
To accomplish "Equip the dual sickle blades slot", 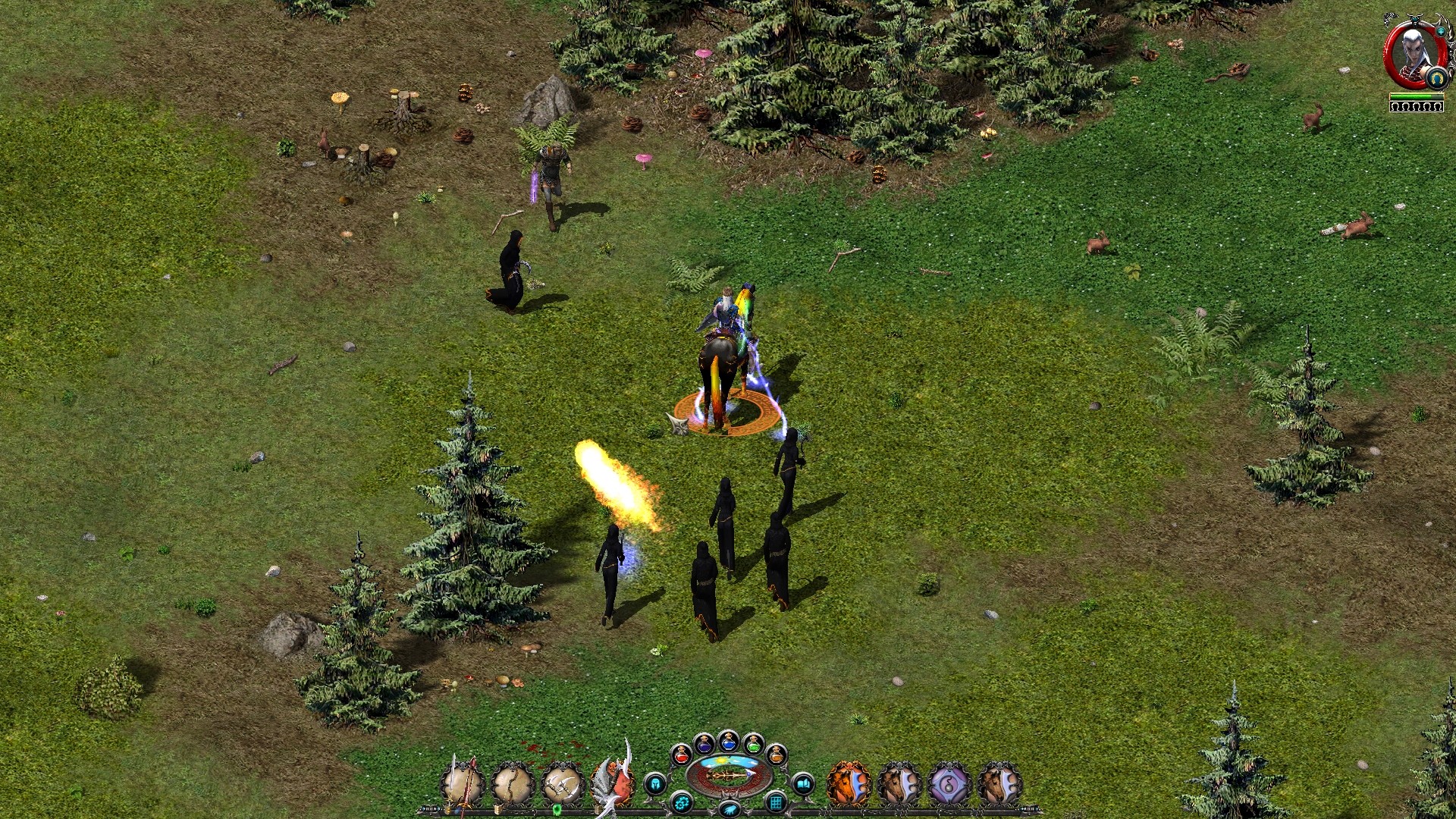I will coord(563,784).
